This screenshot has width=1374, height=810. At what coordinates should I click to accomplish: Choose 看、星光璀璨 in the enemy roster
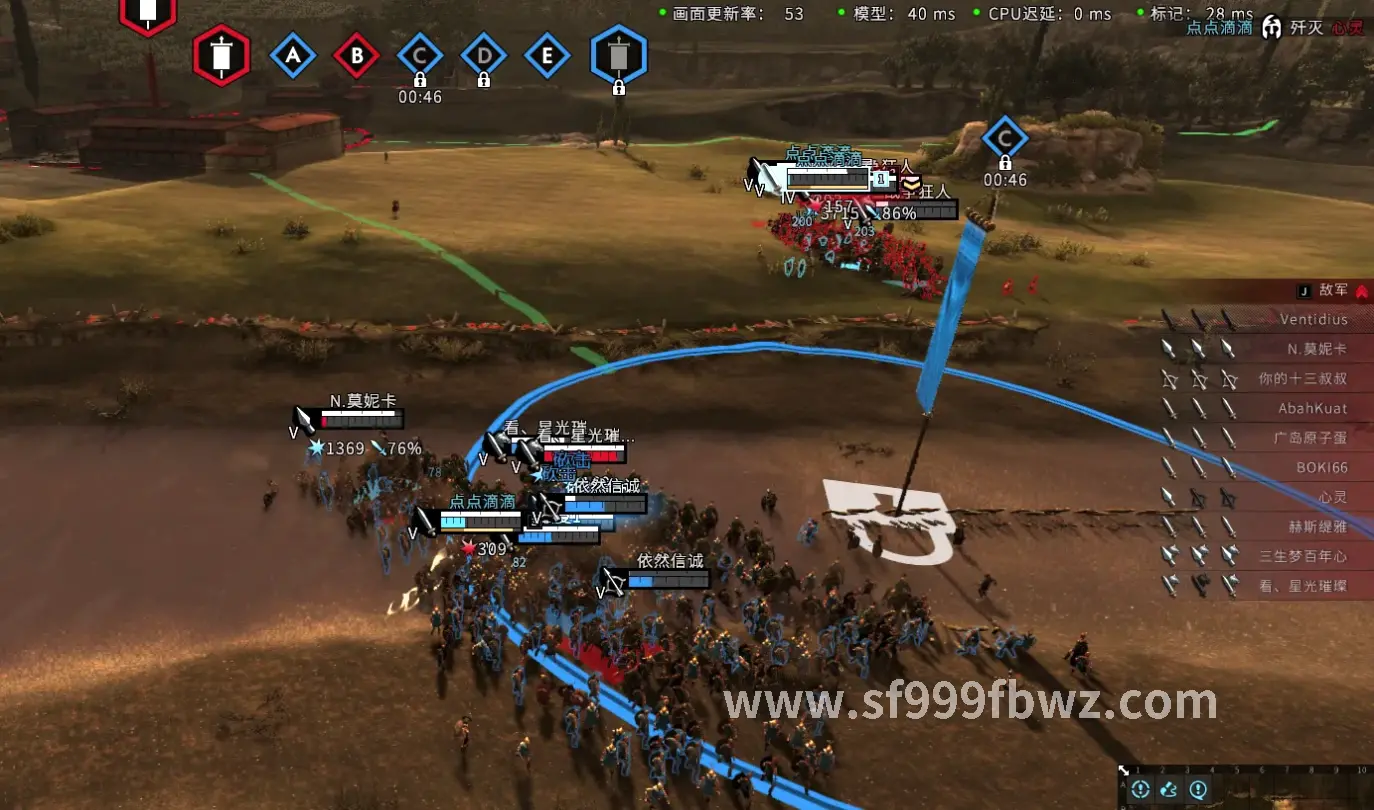click(x=1302, y=586)
